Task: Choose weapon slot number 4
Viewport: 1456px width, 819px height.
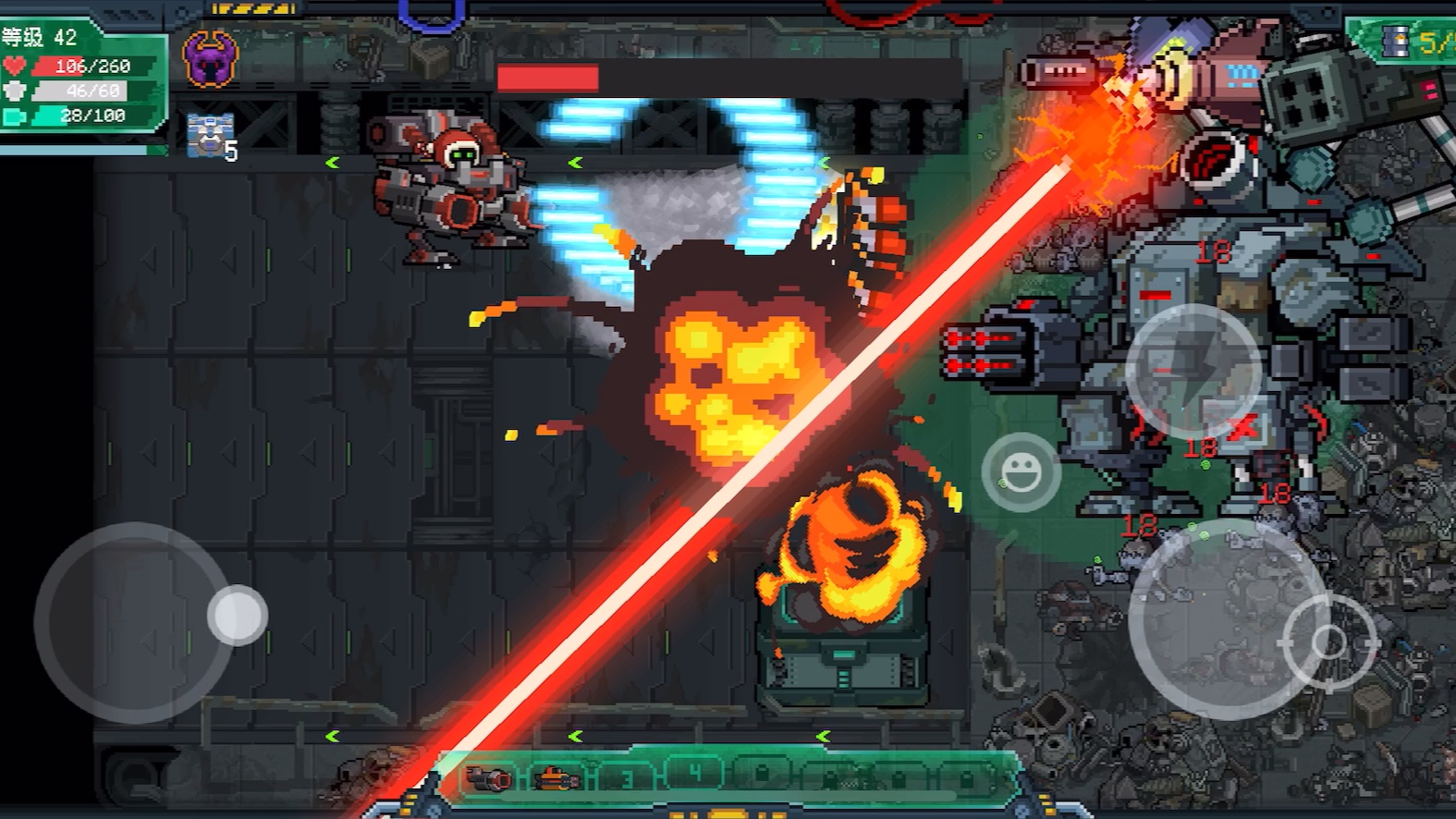Action: pos(695,773)
